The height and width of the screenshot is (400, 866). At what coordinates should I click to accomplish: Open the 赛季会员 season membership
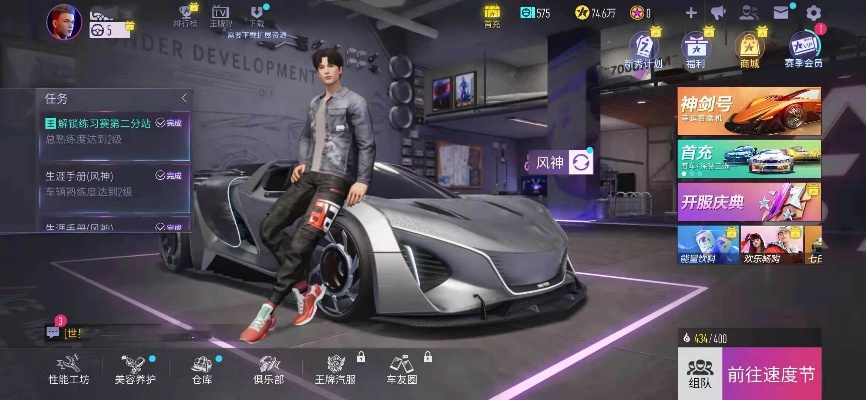point(805,48)
